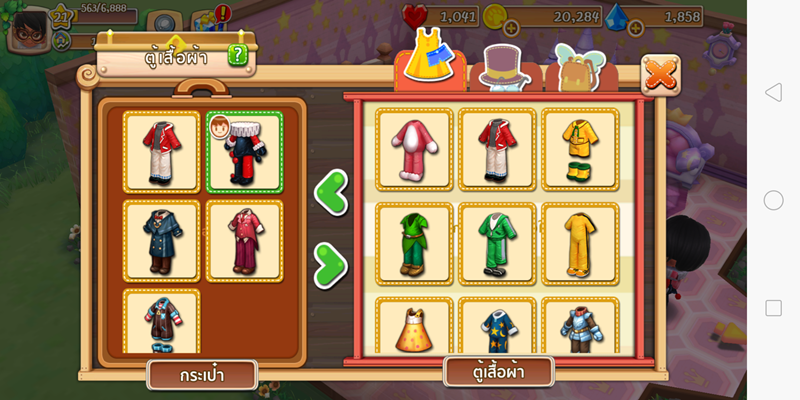Select the equipped black and red outfit

pyautogui.click(x=244, y=150)
